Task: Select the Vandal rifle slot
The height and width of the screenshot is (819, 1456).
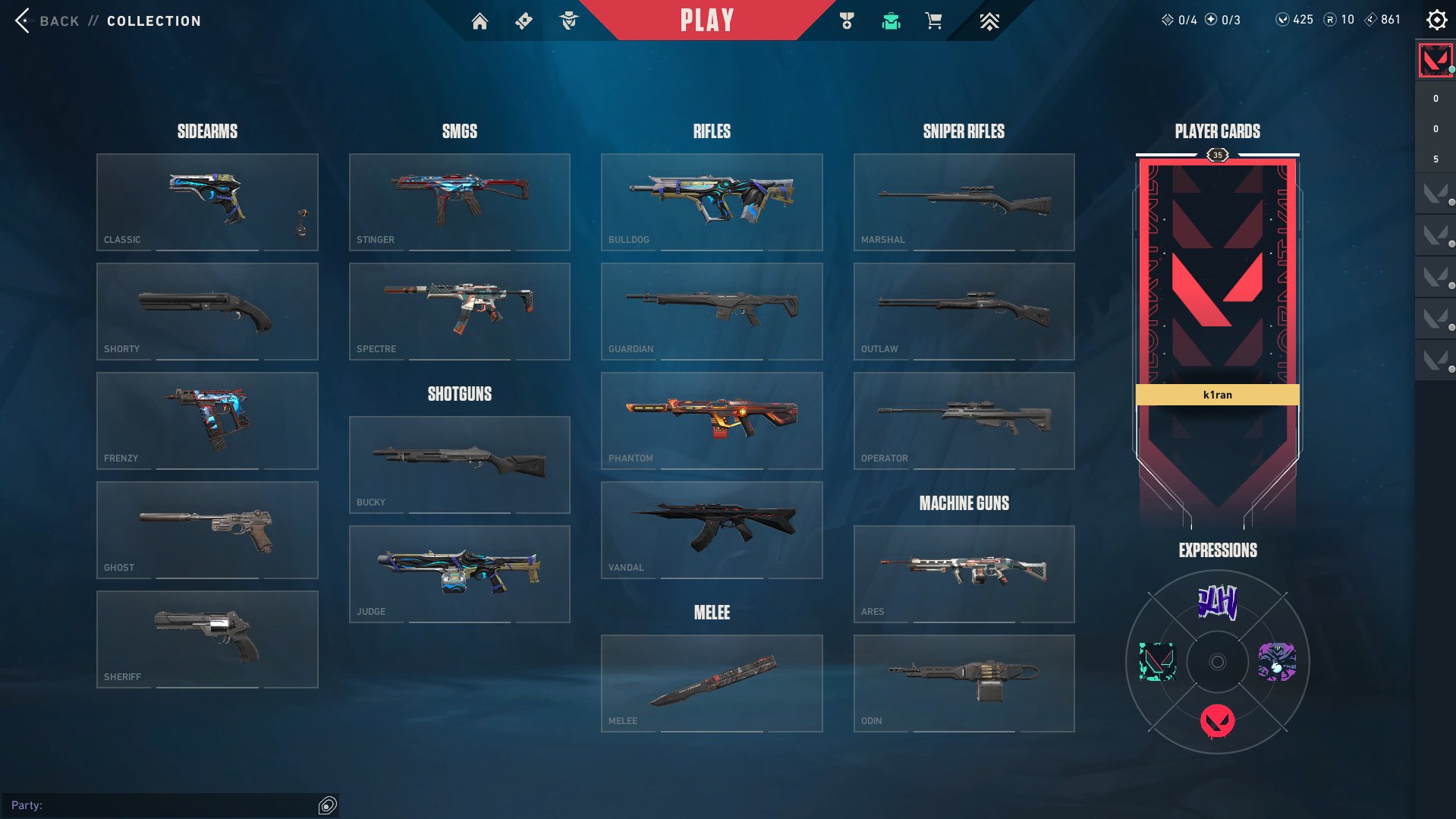Action: [x=712, y=530]
